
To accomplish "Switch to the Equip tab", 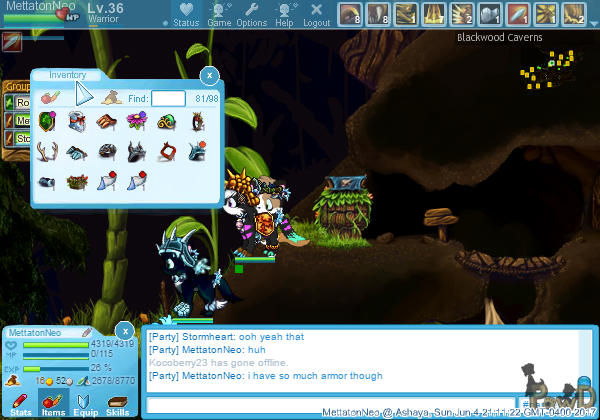I will (85, 402).
